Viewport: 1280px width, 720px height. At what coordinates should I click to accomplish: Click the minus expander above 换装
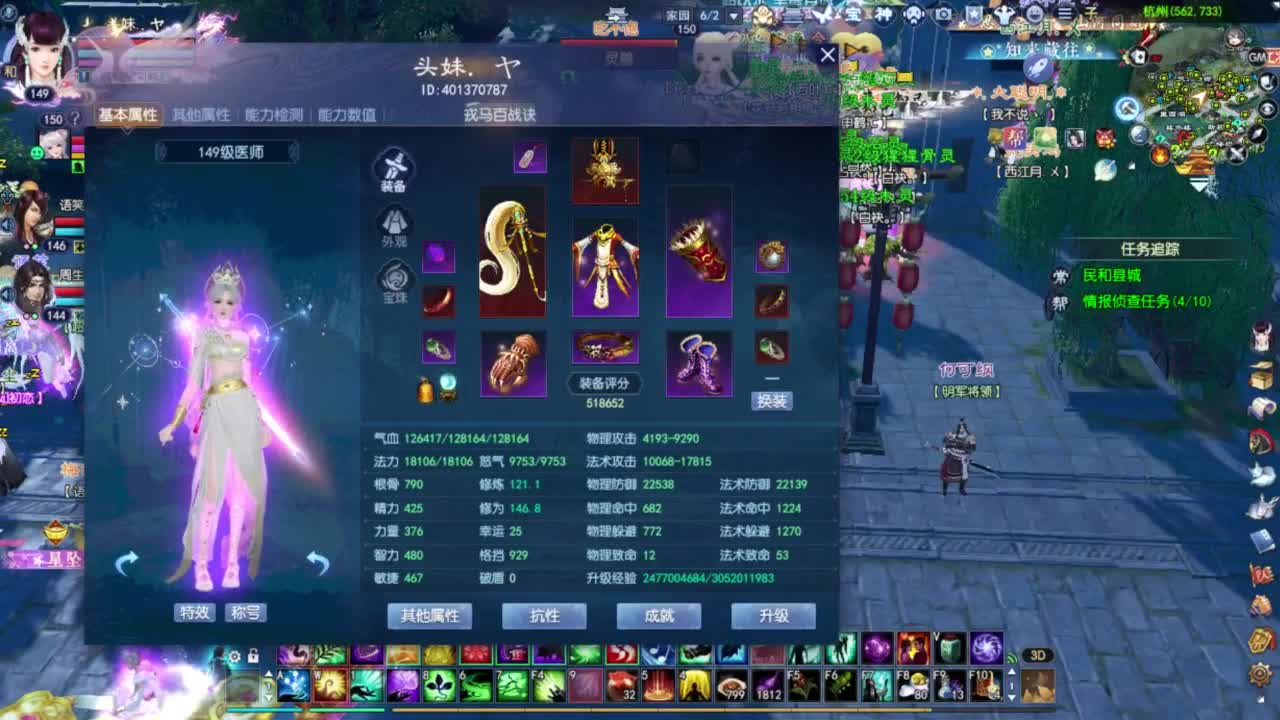771,378
